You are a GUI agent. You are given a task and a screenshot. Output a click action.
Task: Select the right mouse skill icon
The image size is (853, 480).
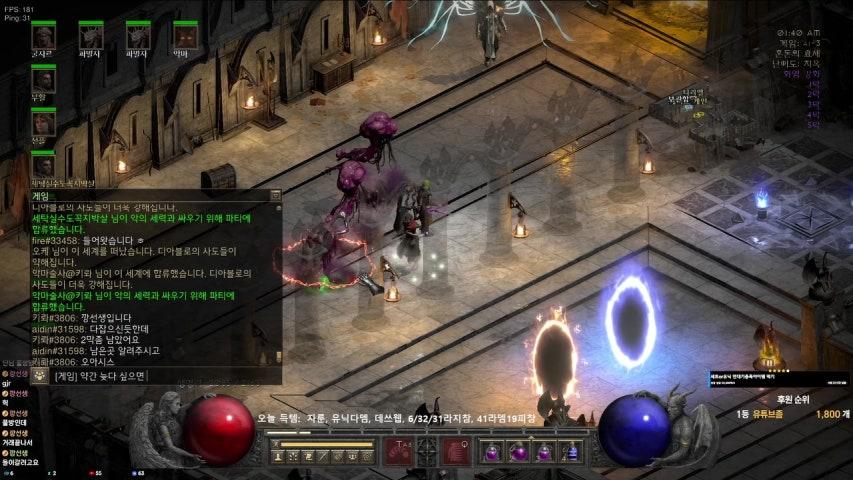(x=457, y=452)
